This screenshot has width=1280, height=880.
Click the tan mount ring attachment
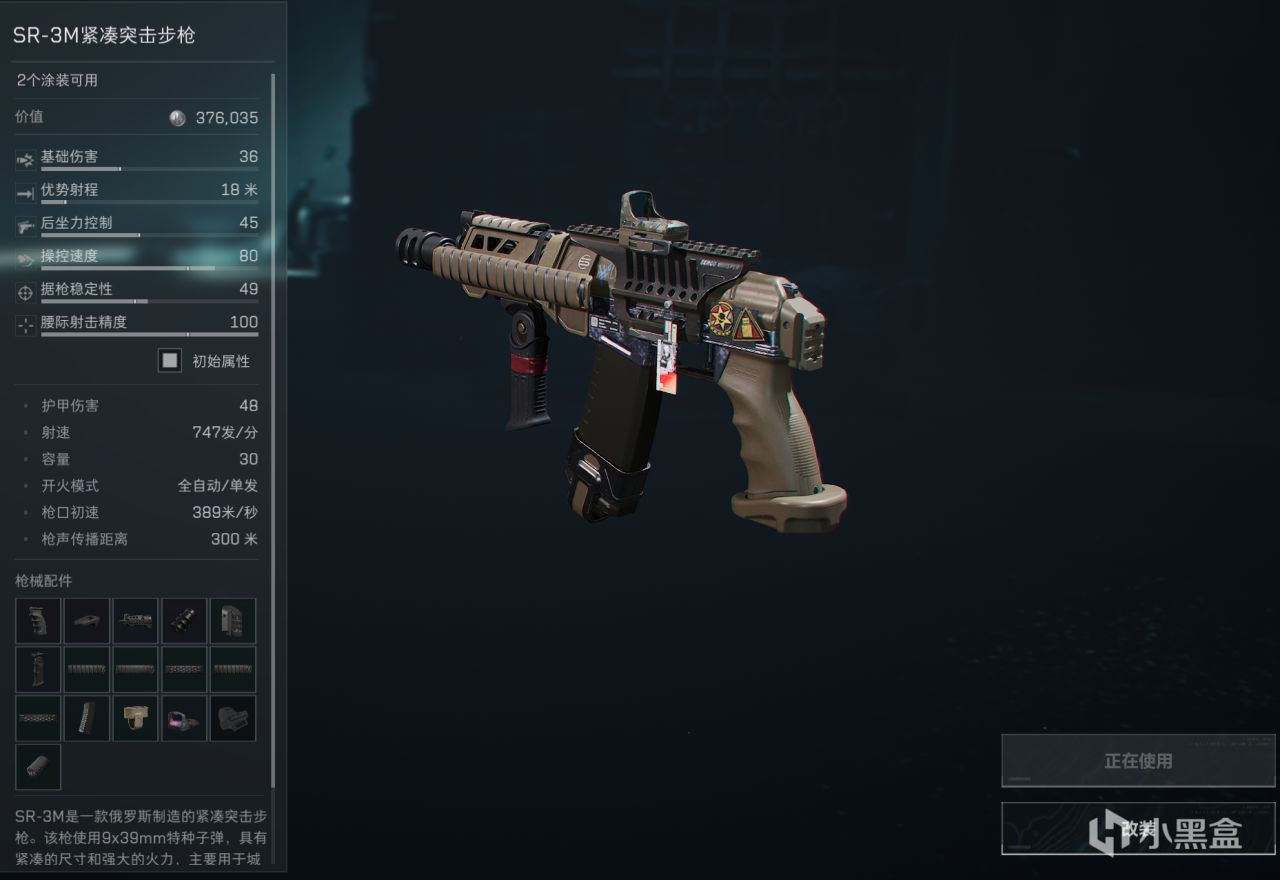136,719
